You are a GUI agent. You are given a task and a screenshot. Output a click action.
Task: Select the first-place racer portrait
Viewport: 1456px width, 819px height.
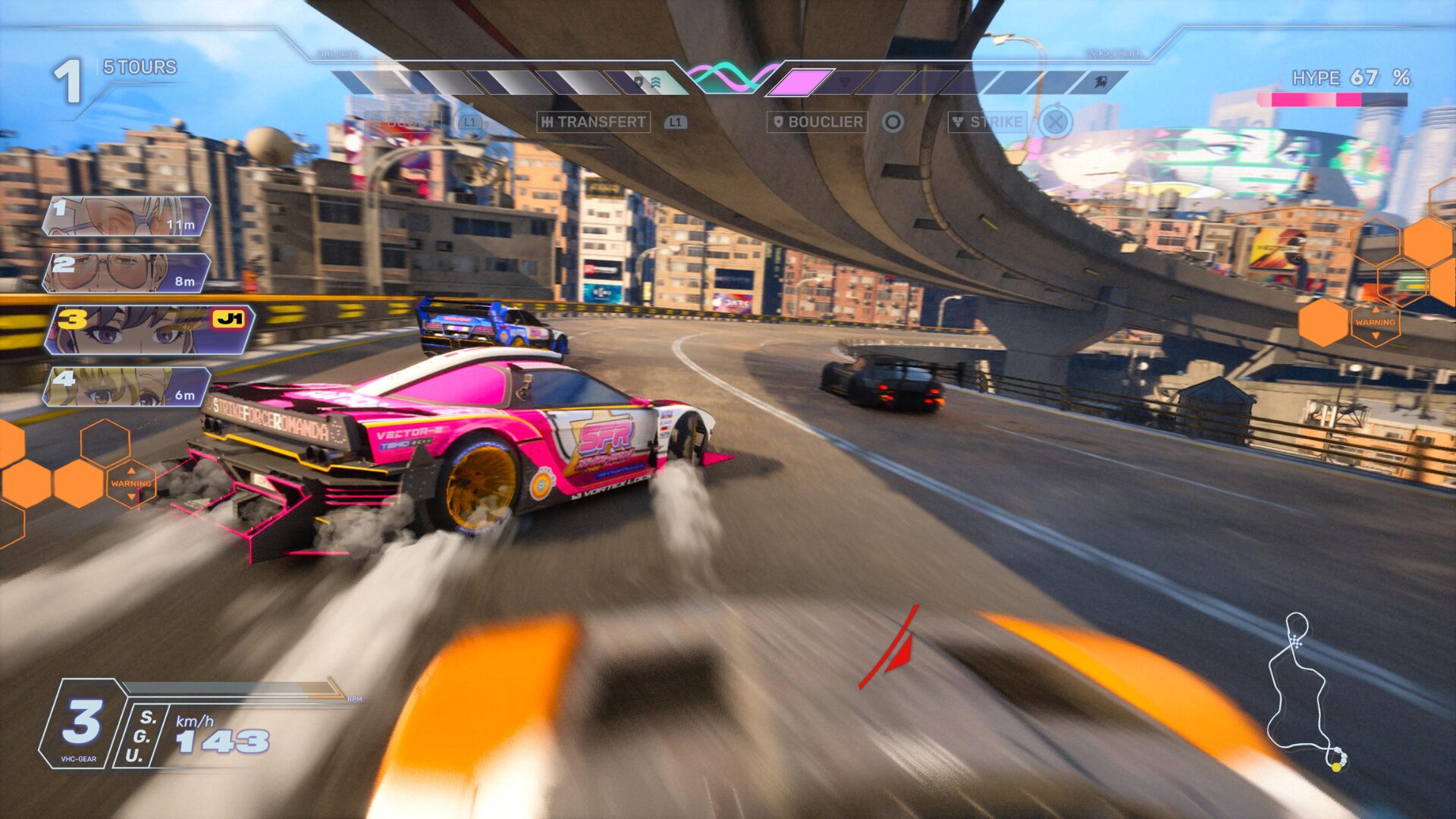pos(126,216)
